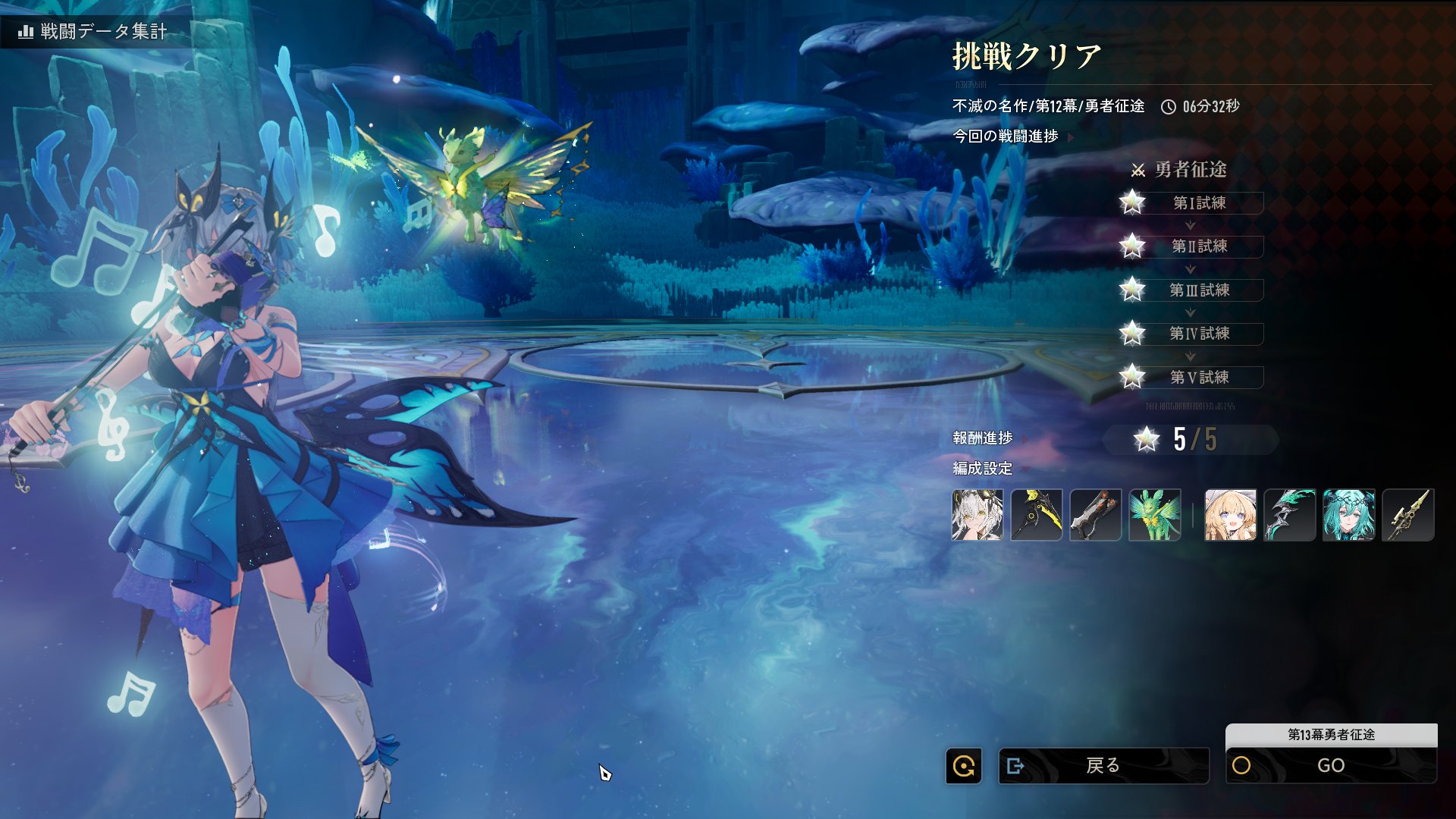Select the 第I試練 trial row

1199,203
